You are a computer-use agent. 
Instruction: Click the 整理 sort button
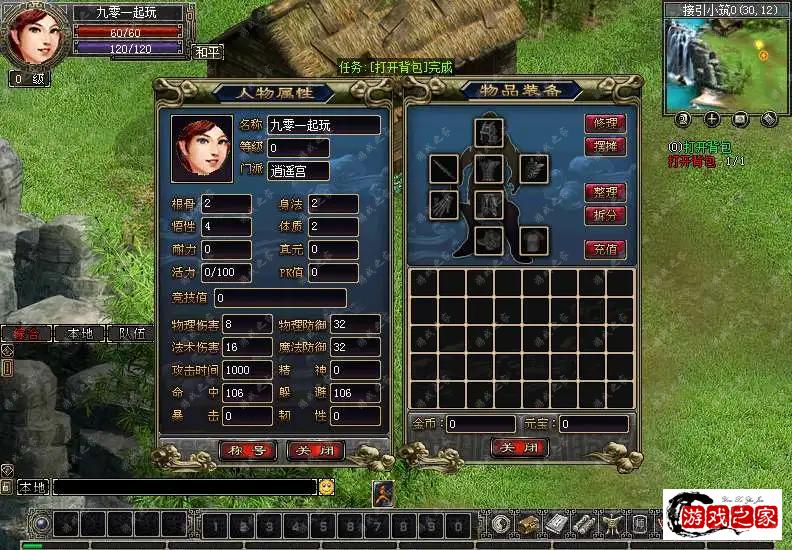click(x=606, y=192)
